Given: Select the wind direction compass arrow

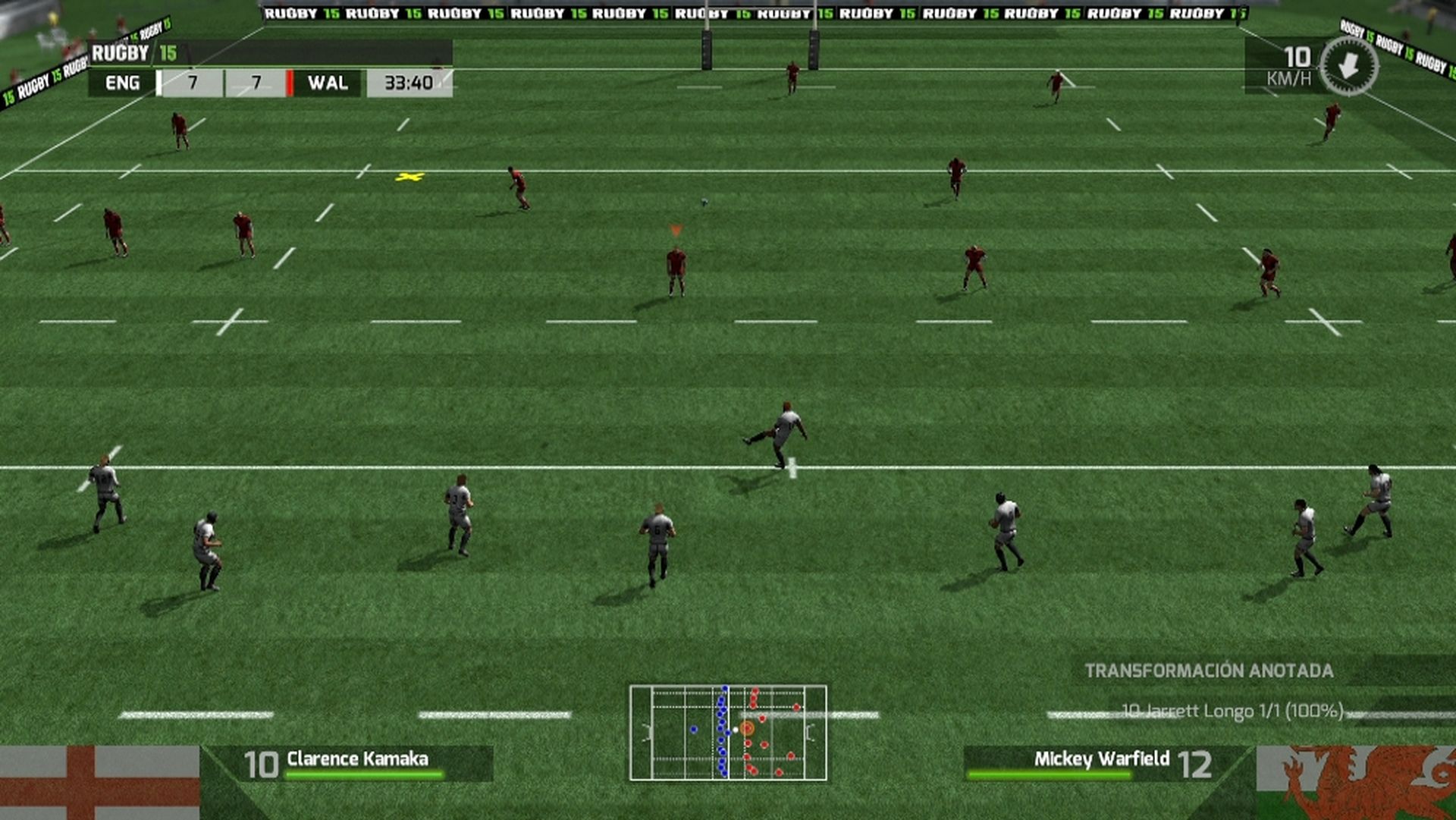Looking at the screenshot, I should (x=1348, y=68).
